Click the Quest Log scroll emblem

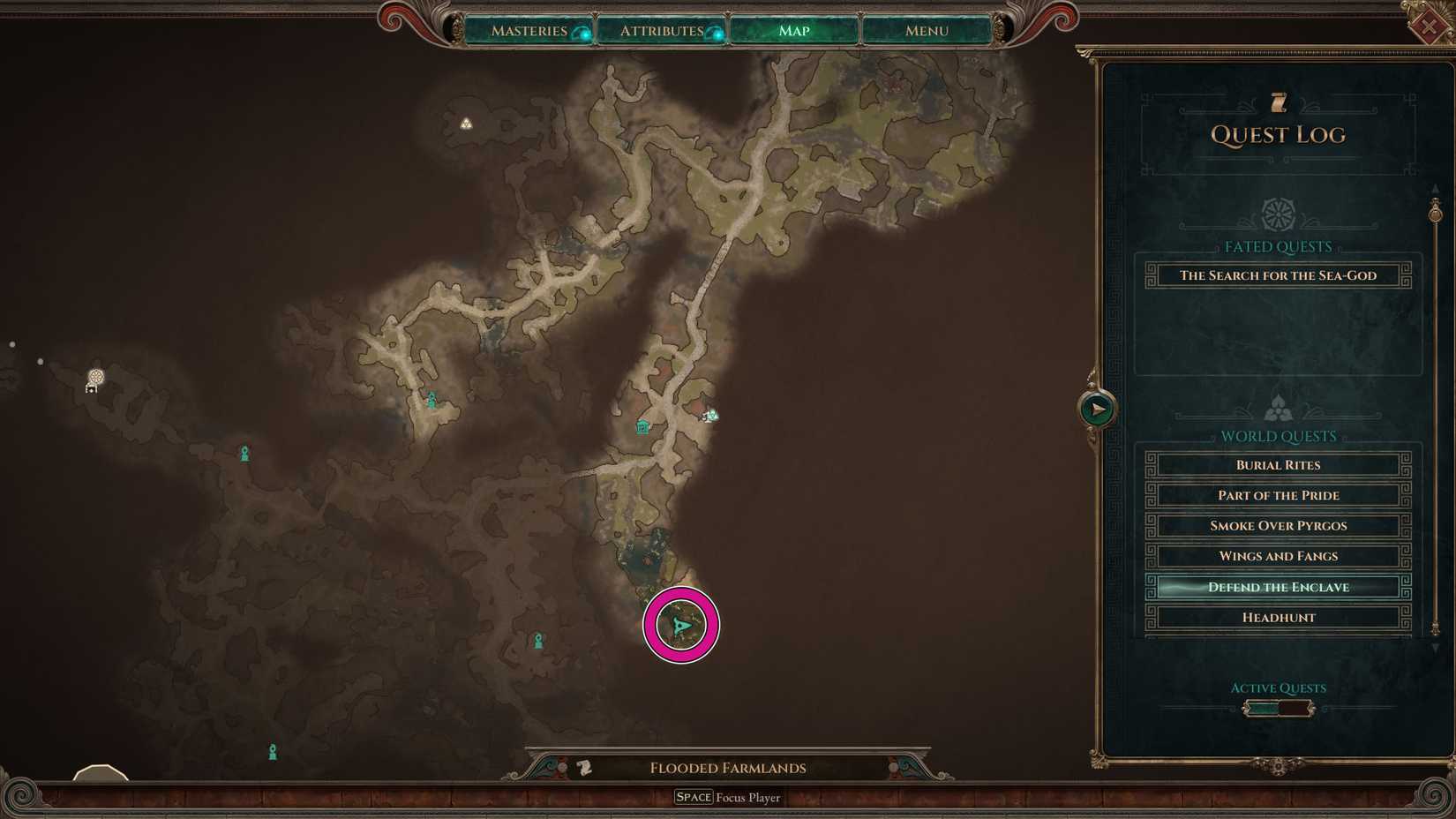[x=1279, y=101]
